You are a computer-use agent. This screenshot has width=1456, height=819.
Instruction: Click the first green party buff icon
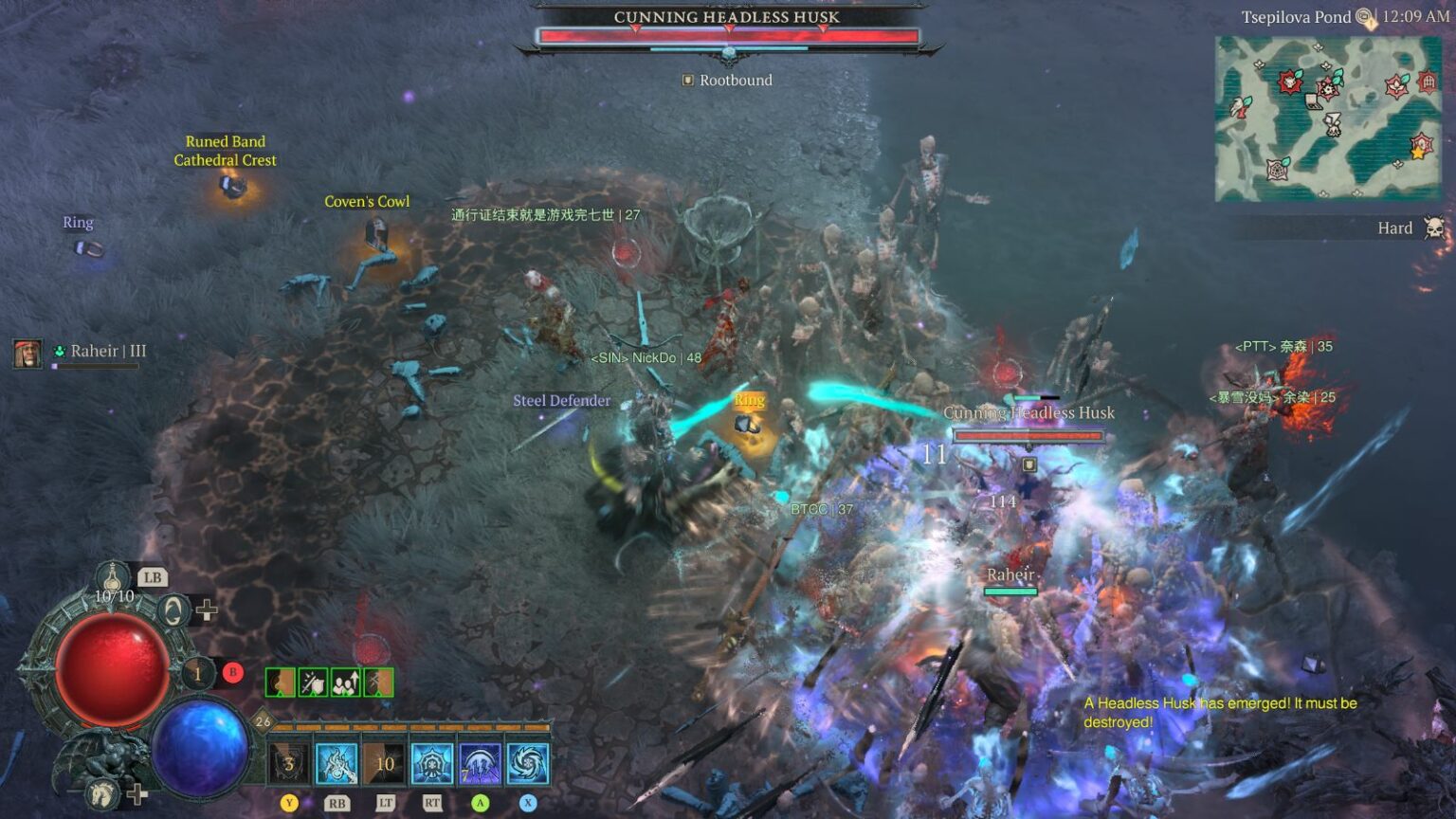[281, 682]
